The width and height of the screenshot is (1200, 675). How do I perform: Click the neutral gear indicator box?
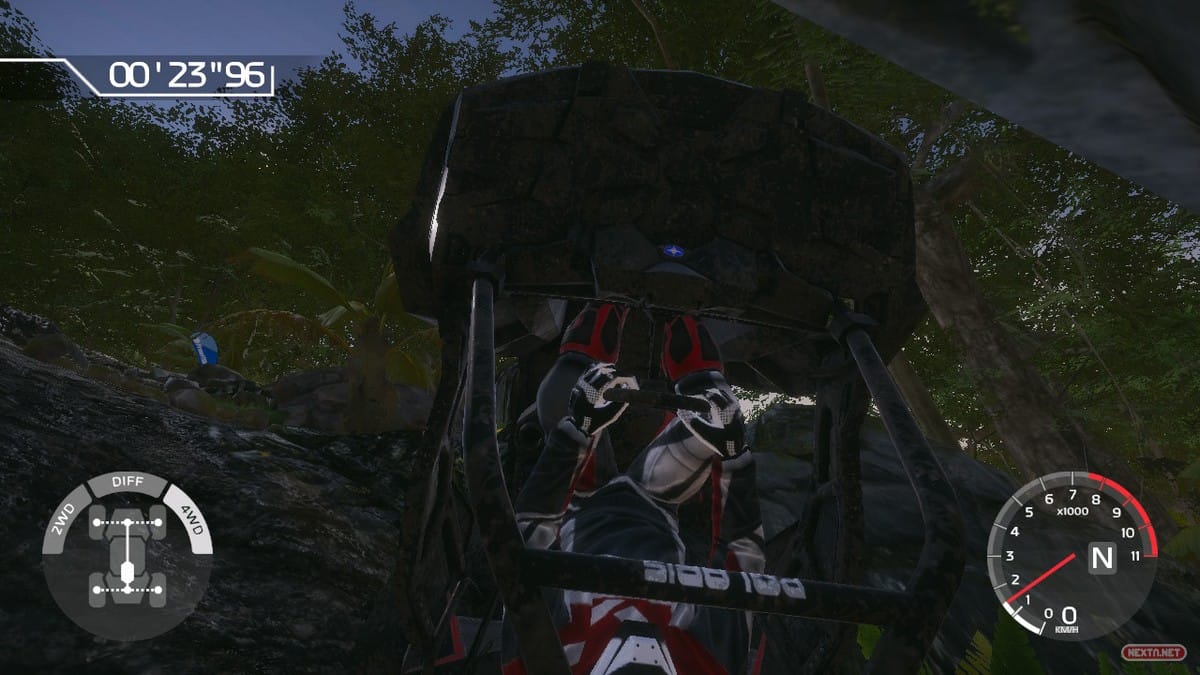click(x=1101, y=556)
